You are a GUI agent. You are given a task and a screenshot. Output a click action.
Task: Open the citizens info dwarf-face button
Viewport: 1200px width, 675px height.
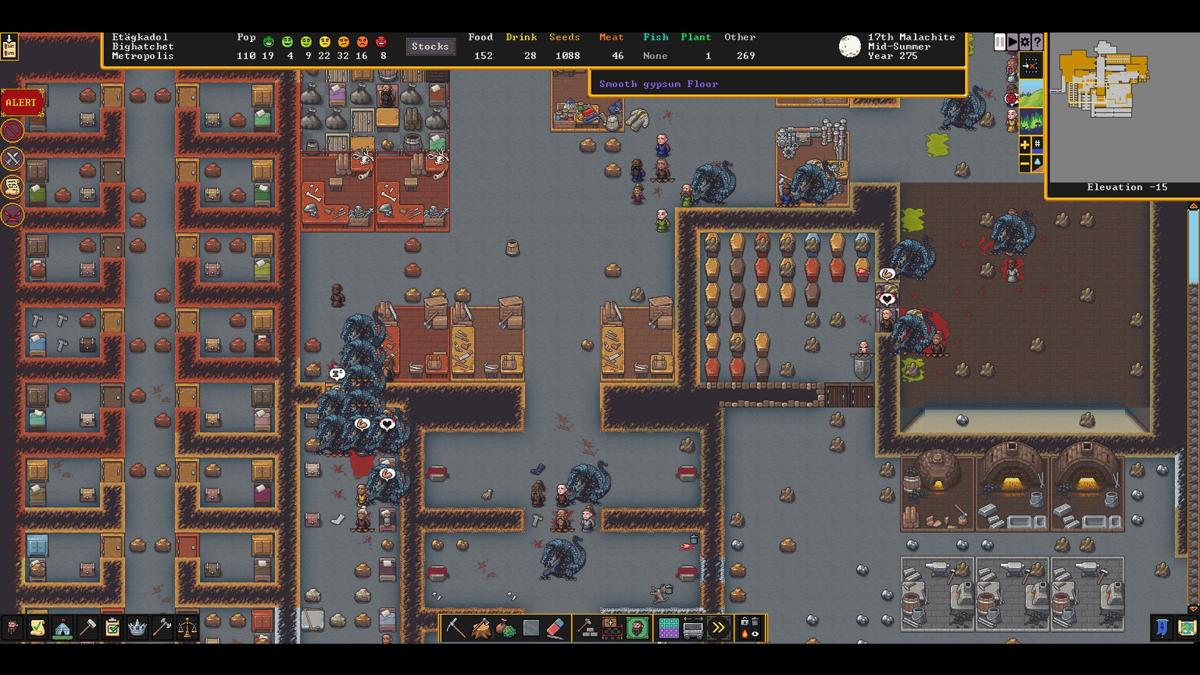click(12, 627)
